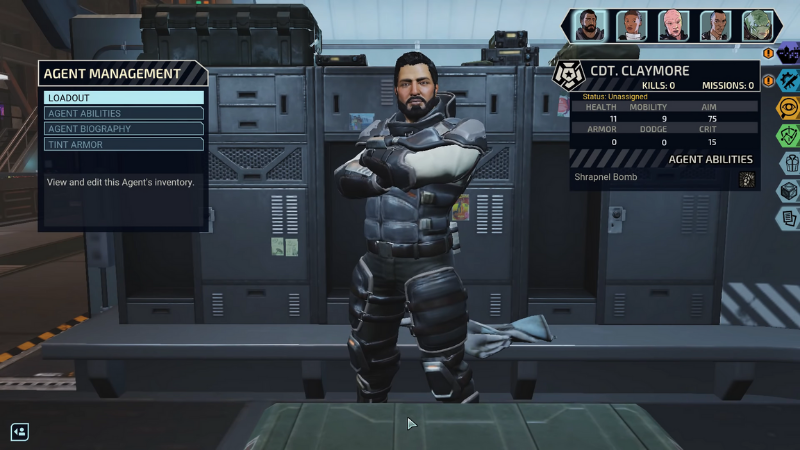The width and height of the screenshot is (800, 450).
Task: Choose the Tint Armor option
Action: tap(124, 144)
